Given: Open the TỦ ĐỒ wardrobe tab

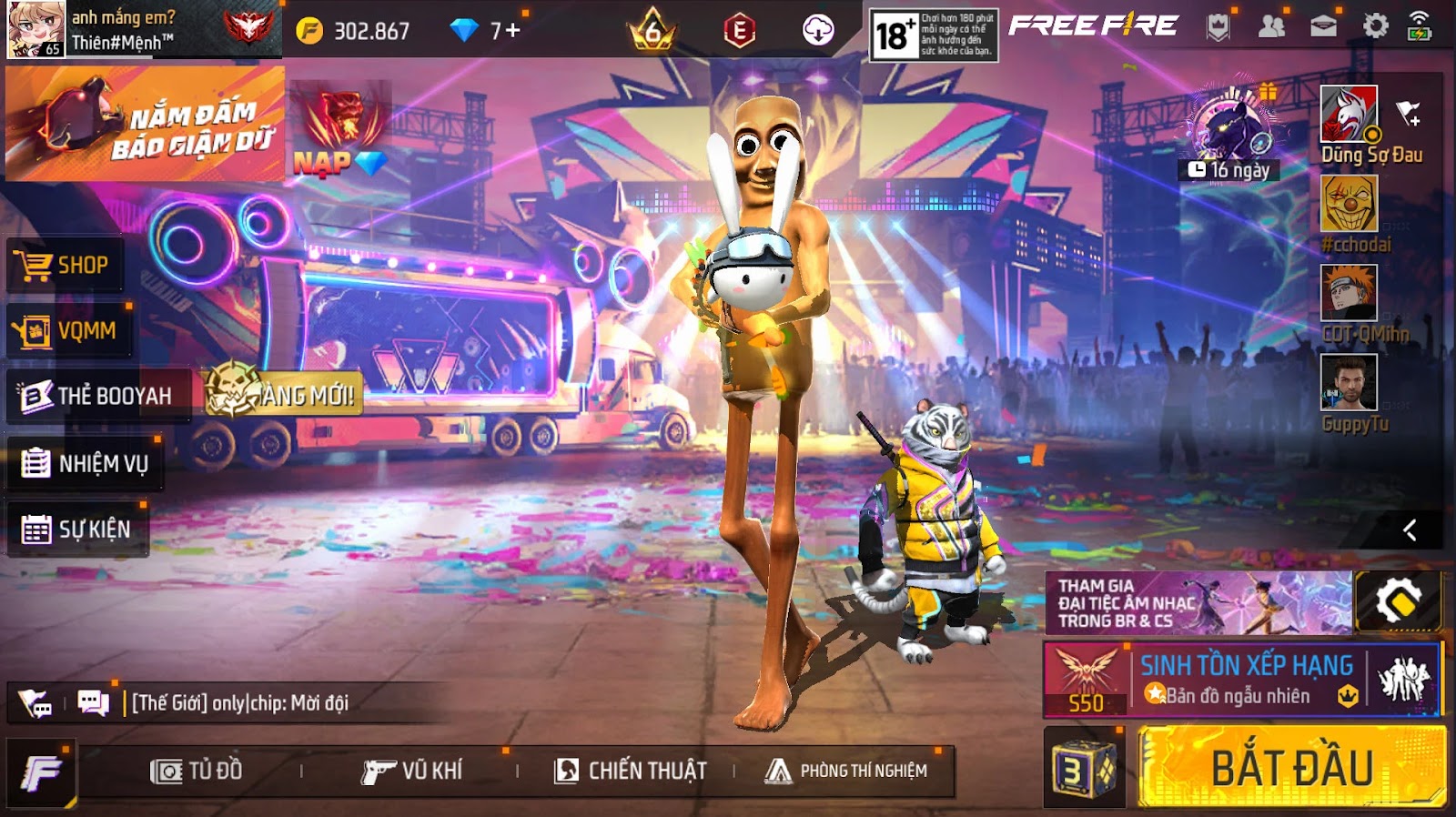Looking at the screenshot, I should [197, 772].
